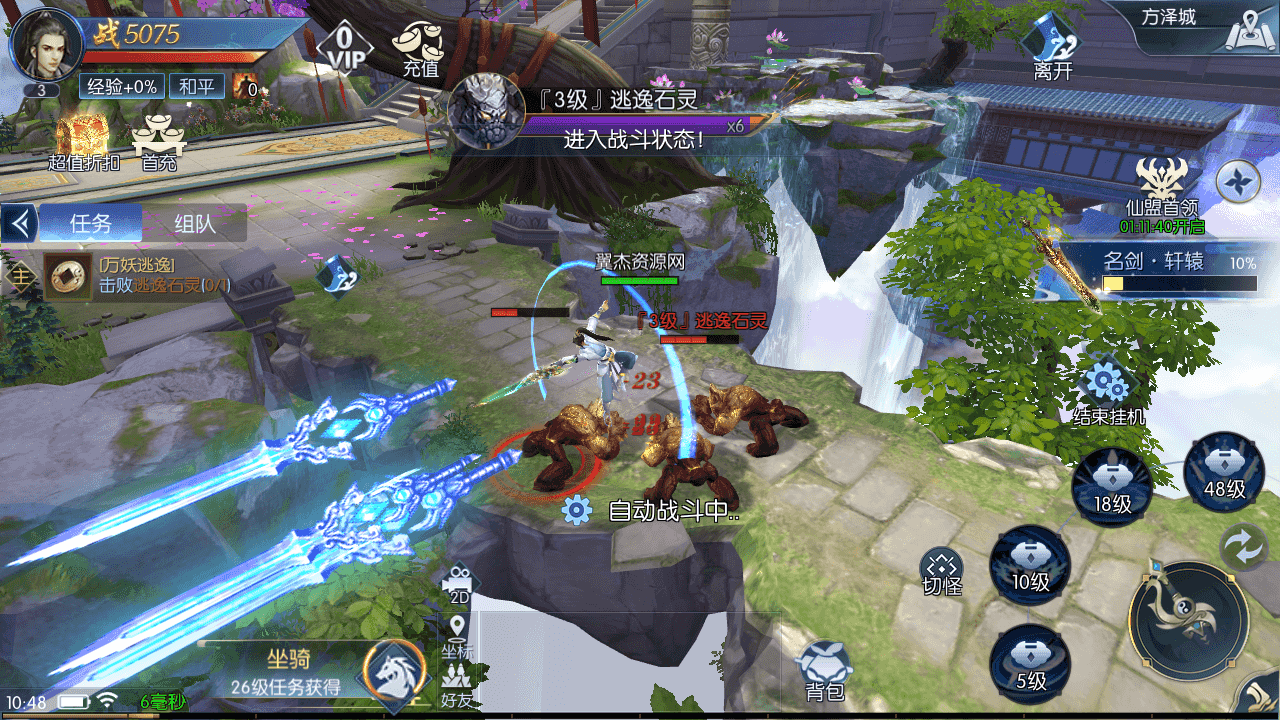Toggle the 2D camera view
Screen dimensions: 1280x720
[x=459, y=584]
